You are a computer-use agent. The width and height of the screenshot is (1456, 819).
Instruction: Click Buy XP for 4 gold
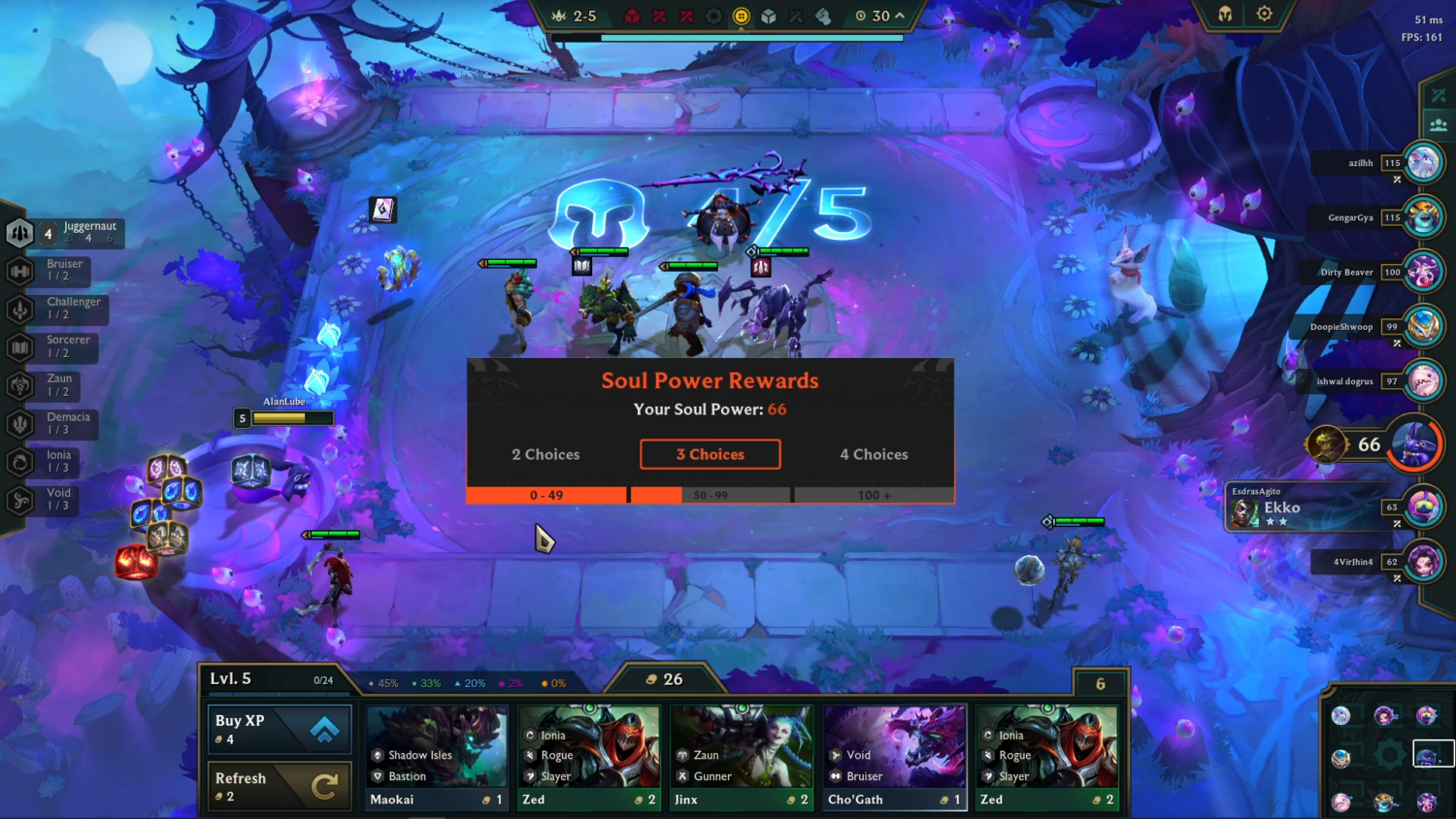point(279,730)
